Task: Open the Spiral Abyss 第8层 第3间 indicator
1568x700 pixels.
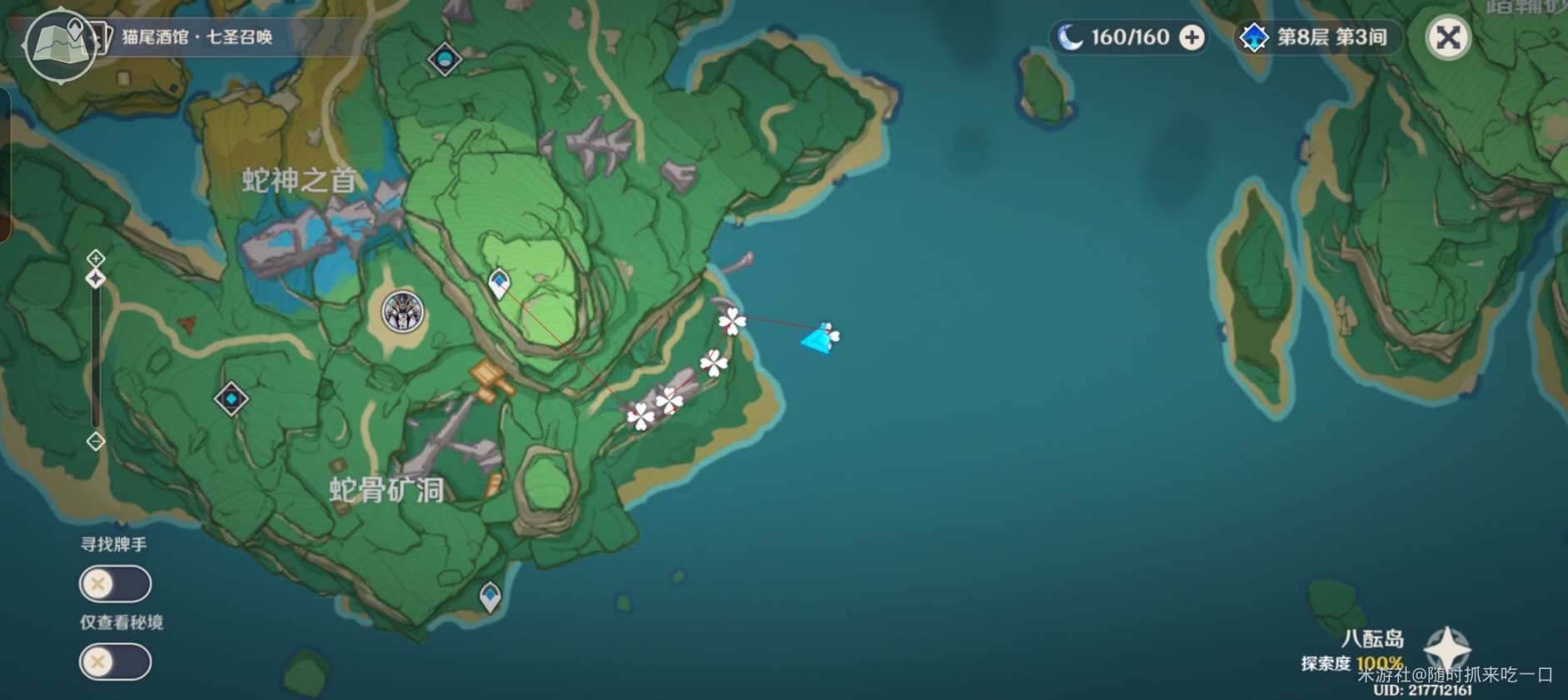Action: (x=1316, y=37)
